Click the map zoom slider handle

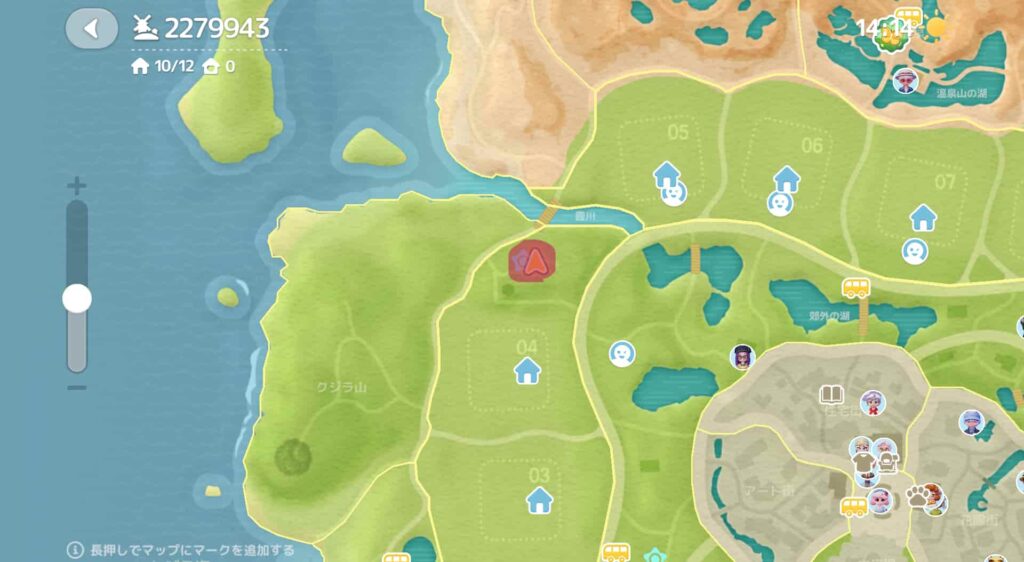(76, 298)
